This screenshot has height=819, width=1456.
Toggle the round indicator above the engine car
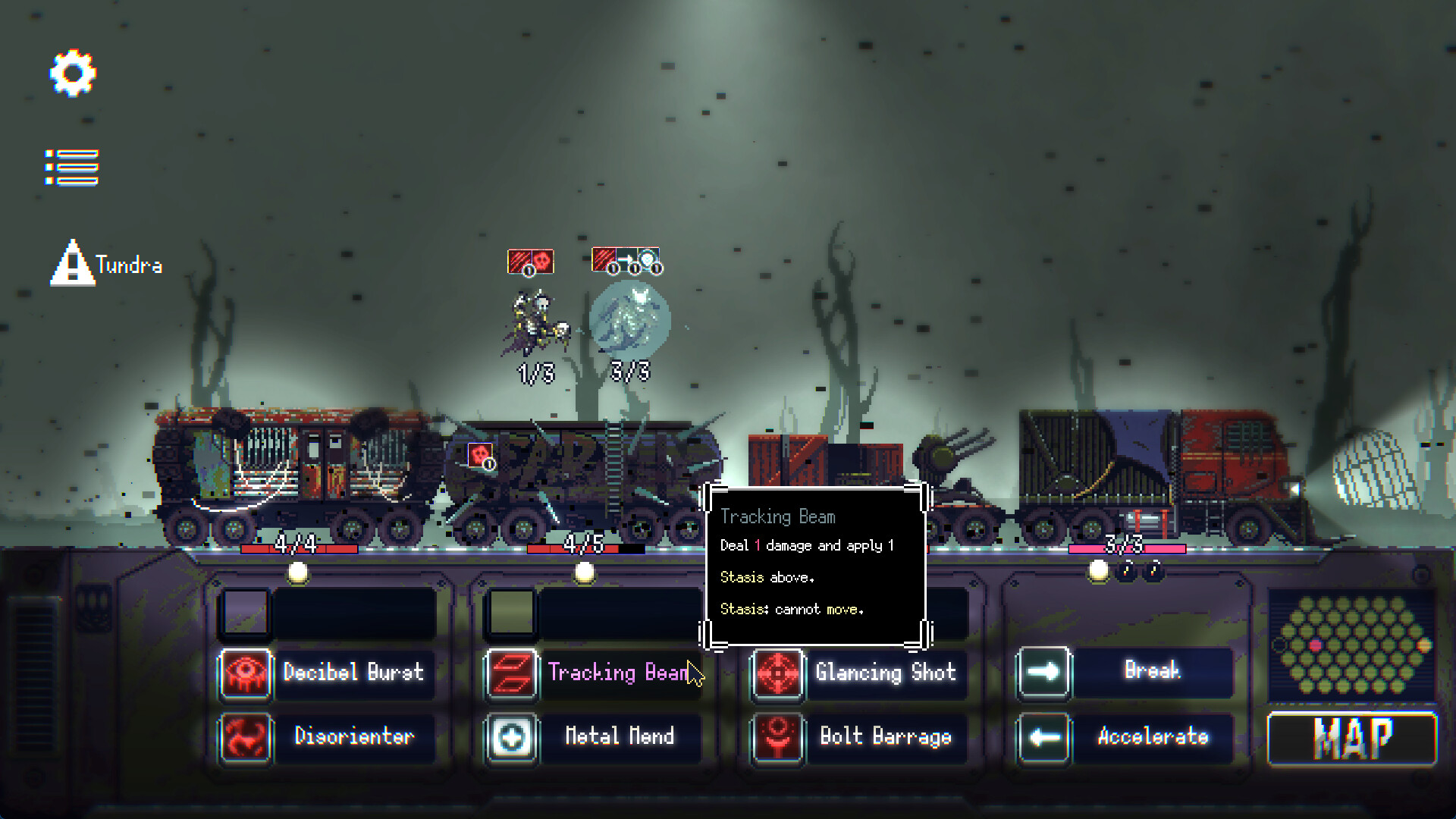[1098, 573]
